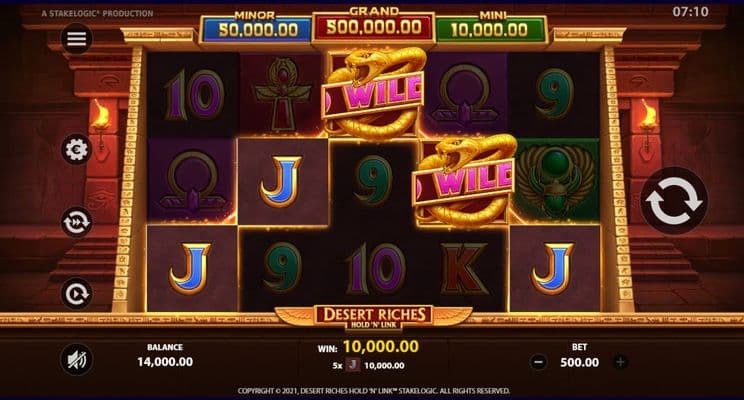Toggle the turbo spin play-arrow button

(77, 293)
